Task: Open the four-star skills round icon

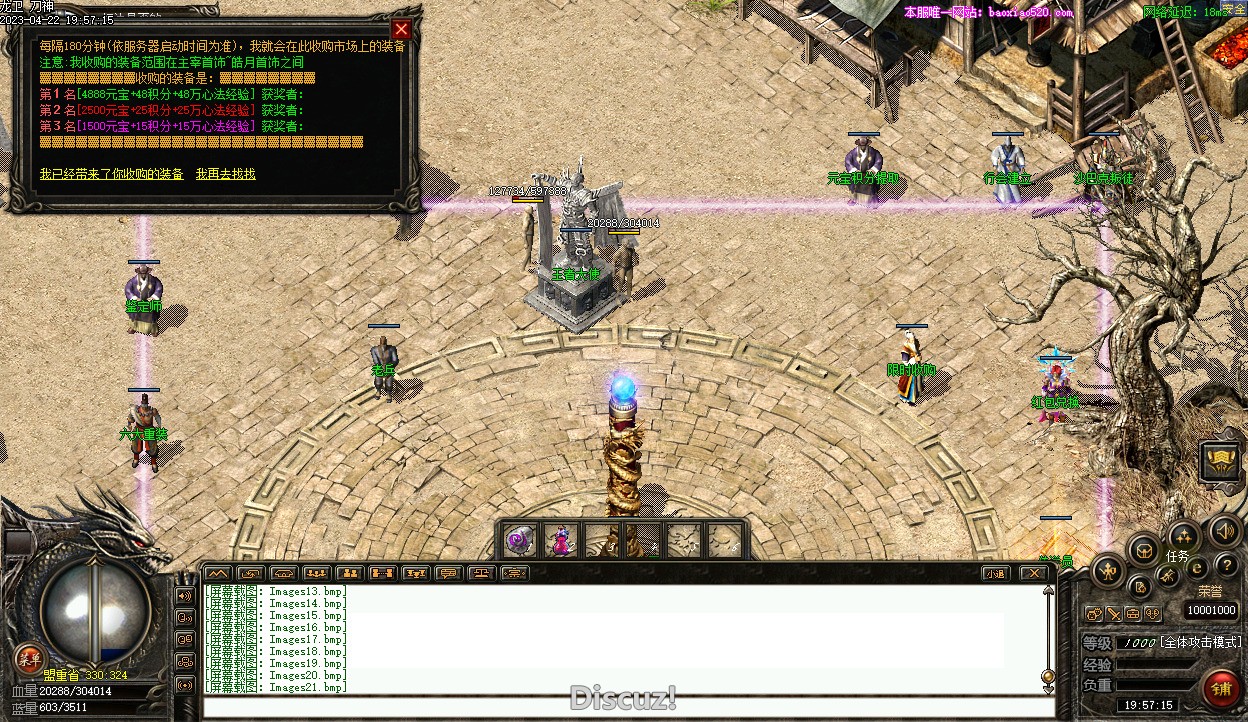Action: click(1183, 535)
